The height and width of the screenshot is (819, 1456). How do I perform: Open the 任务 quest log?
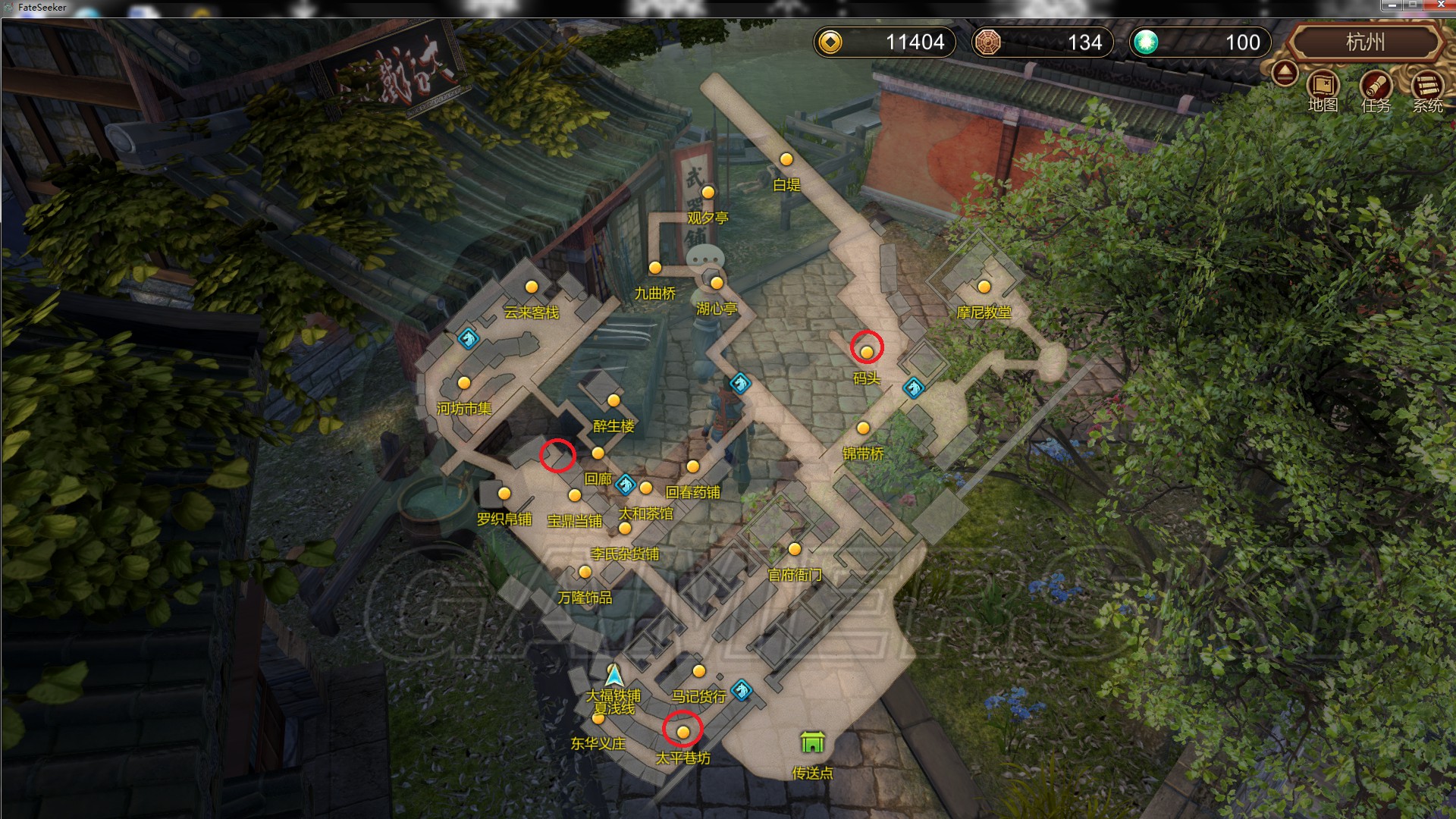[1375, 86]
